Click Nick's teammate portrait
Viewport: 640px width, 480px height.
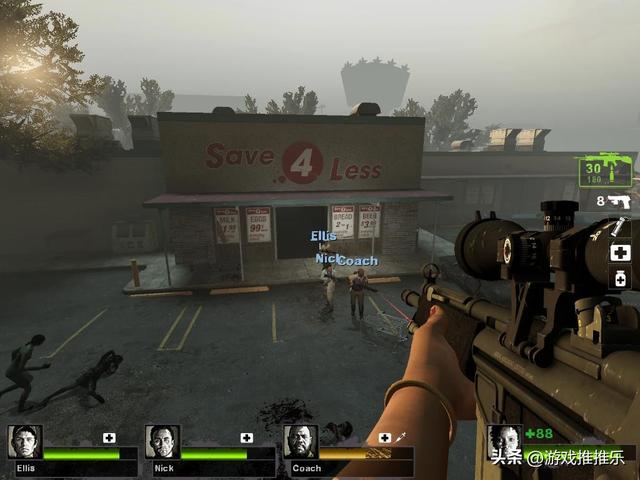[x=162, y=442]
